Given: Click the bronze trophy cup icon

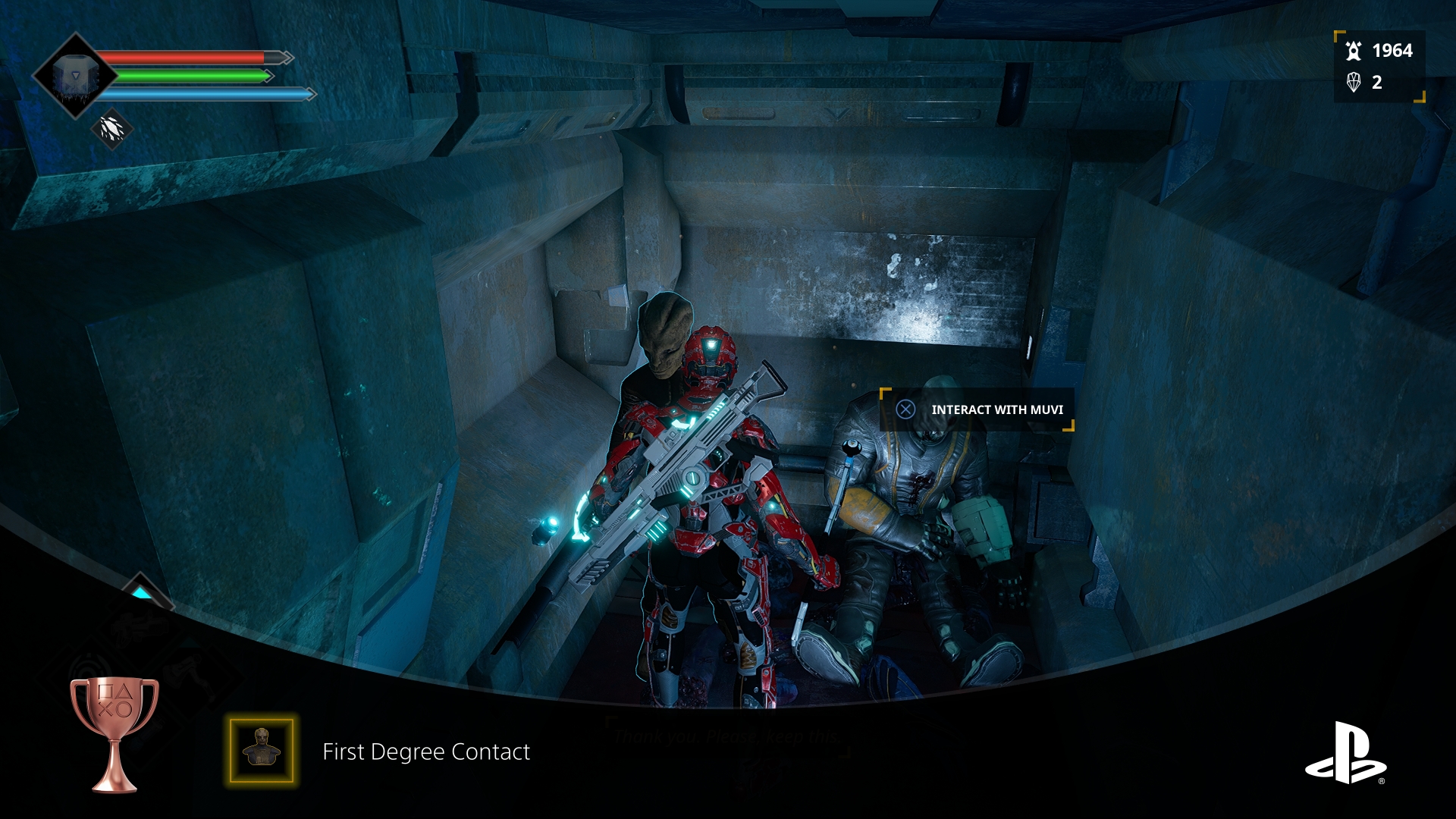Looking at the screenshot, I should [x=115, y=732].
